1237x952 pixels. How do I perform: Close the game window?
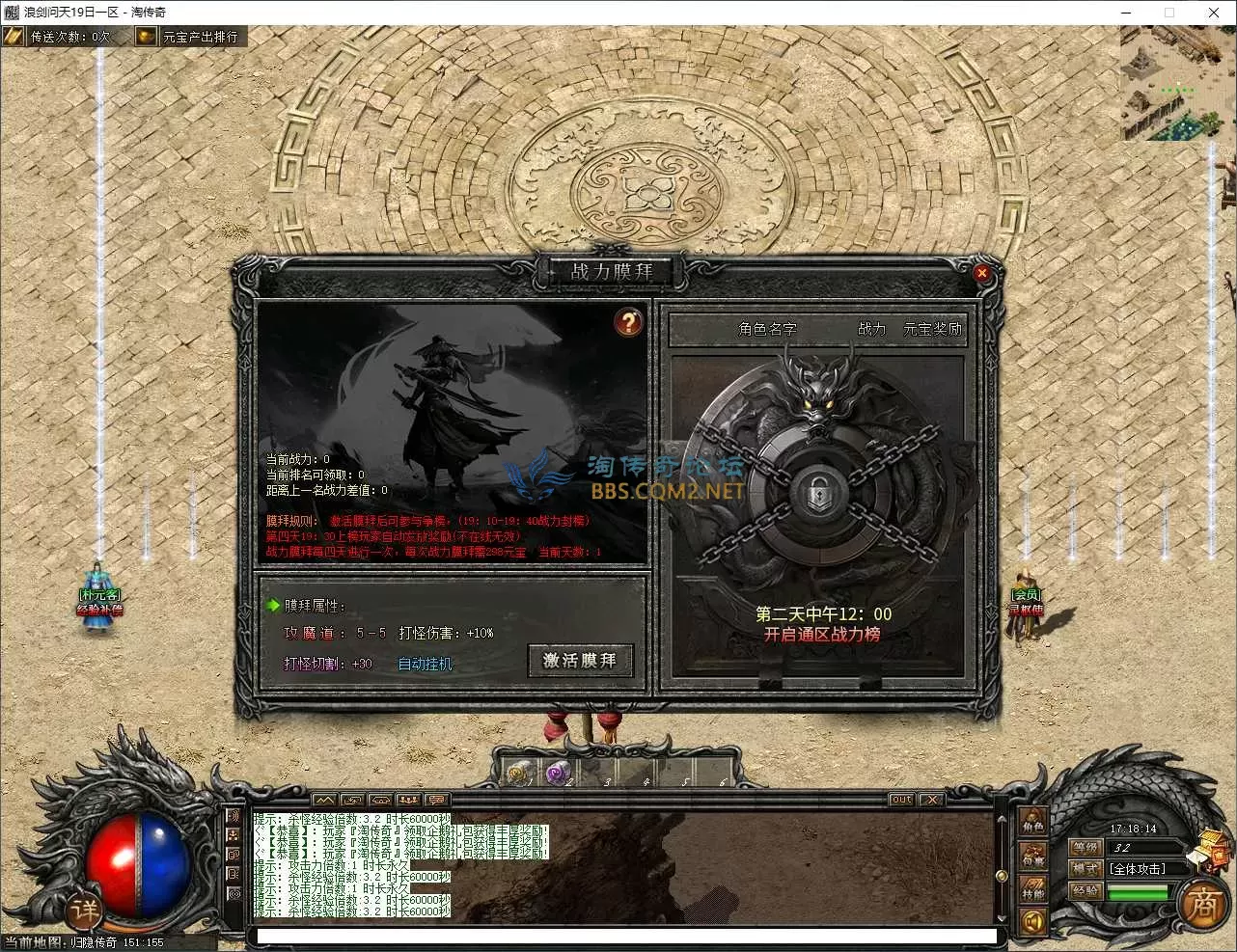point(1214,13)
